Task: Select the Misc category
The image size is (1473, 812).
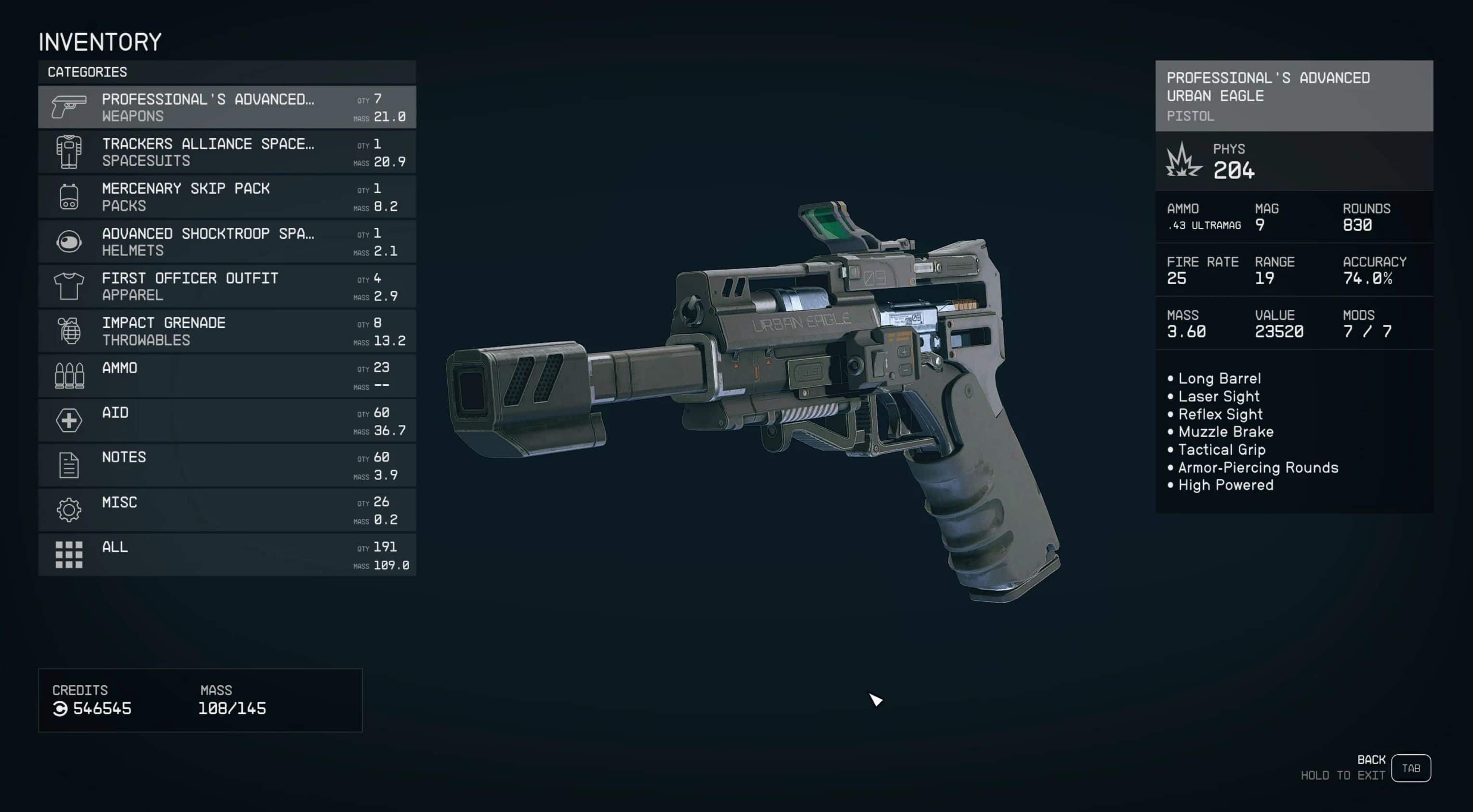Action: point(226,510)
